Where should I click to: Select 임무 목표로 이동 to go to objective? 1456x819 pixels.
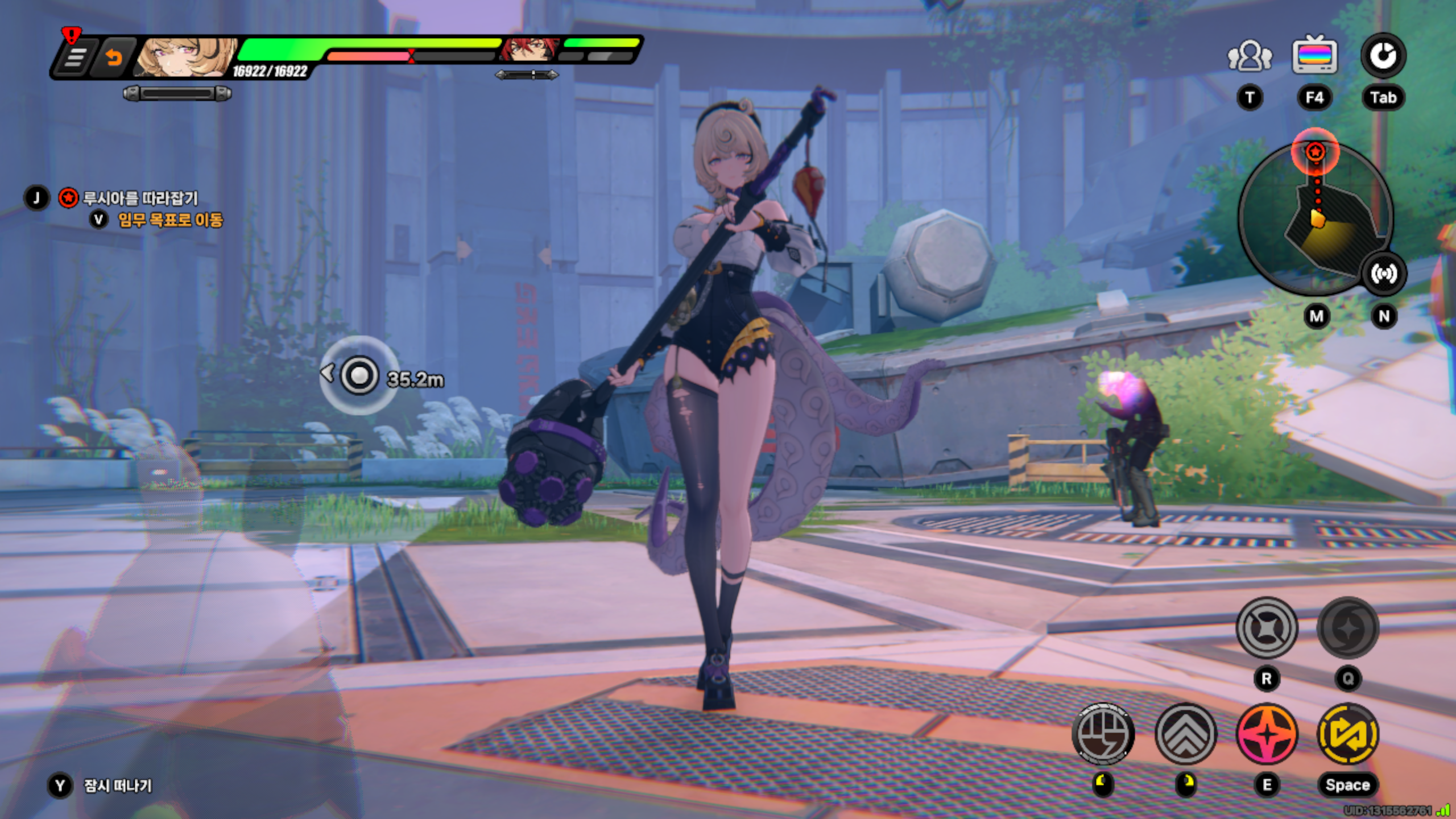pyautogui.click(x=170, y=220)
